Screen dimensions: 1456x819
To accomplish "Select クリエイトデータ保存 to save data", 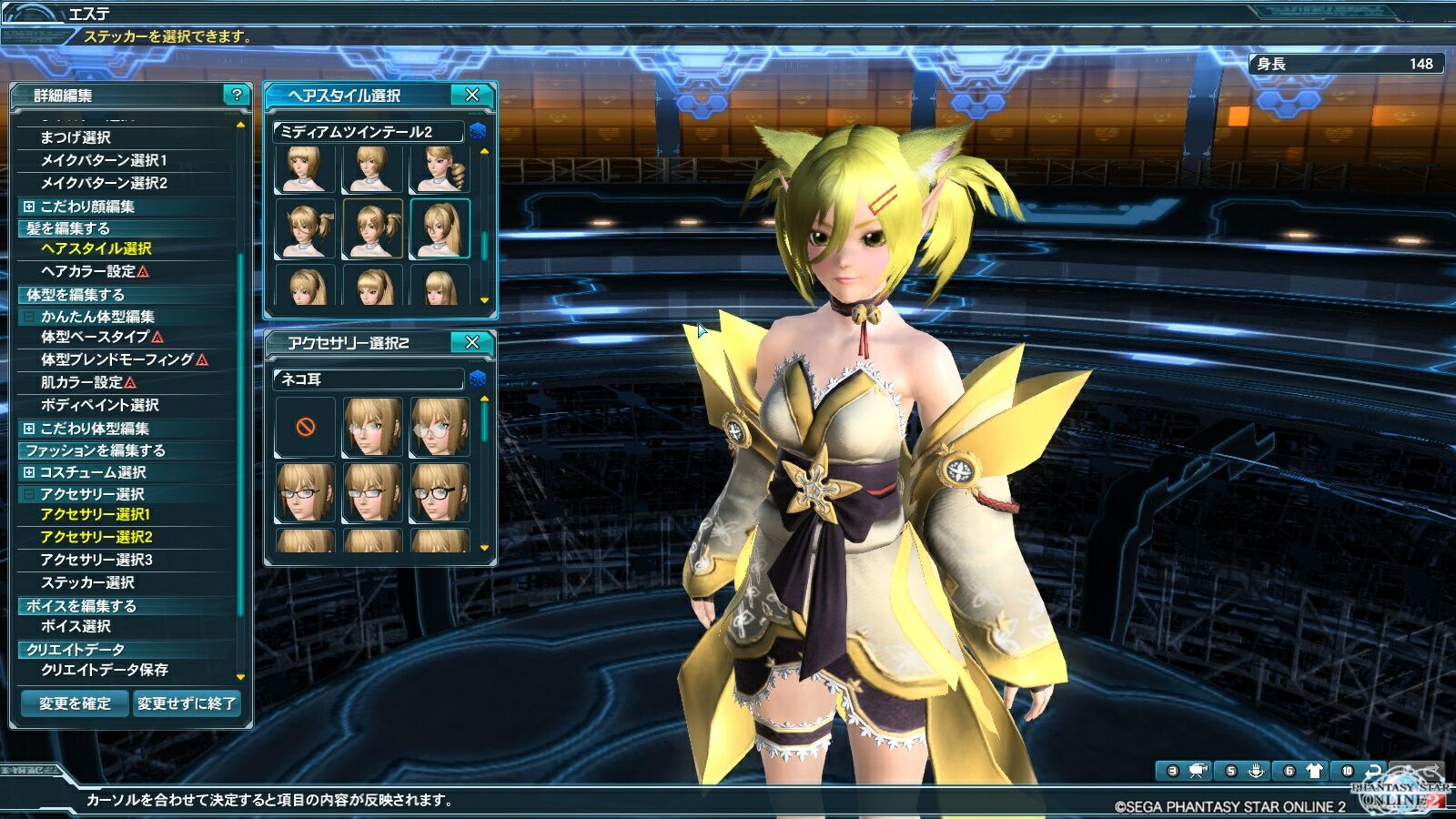I will coord(105,670).
